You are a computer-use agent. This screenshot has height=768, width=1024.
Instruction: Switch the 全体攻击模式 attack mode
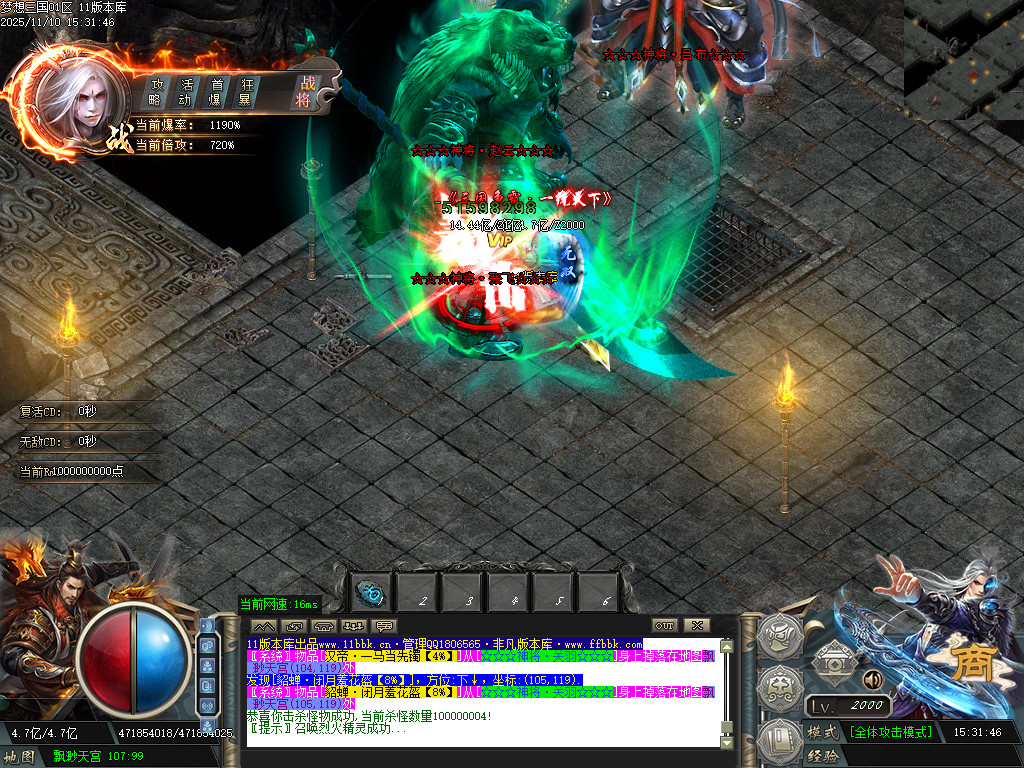[891, 732]
